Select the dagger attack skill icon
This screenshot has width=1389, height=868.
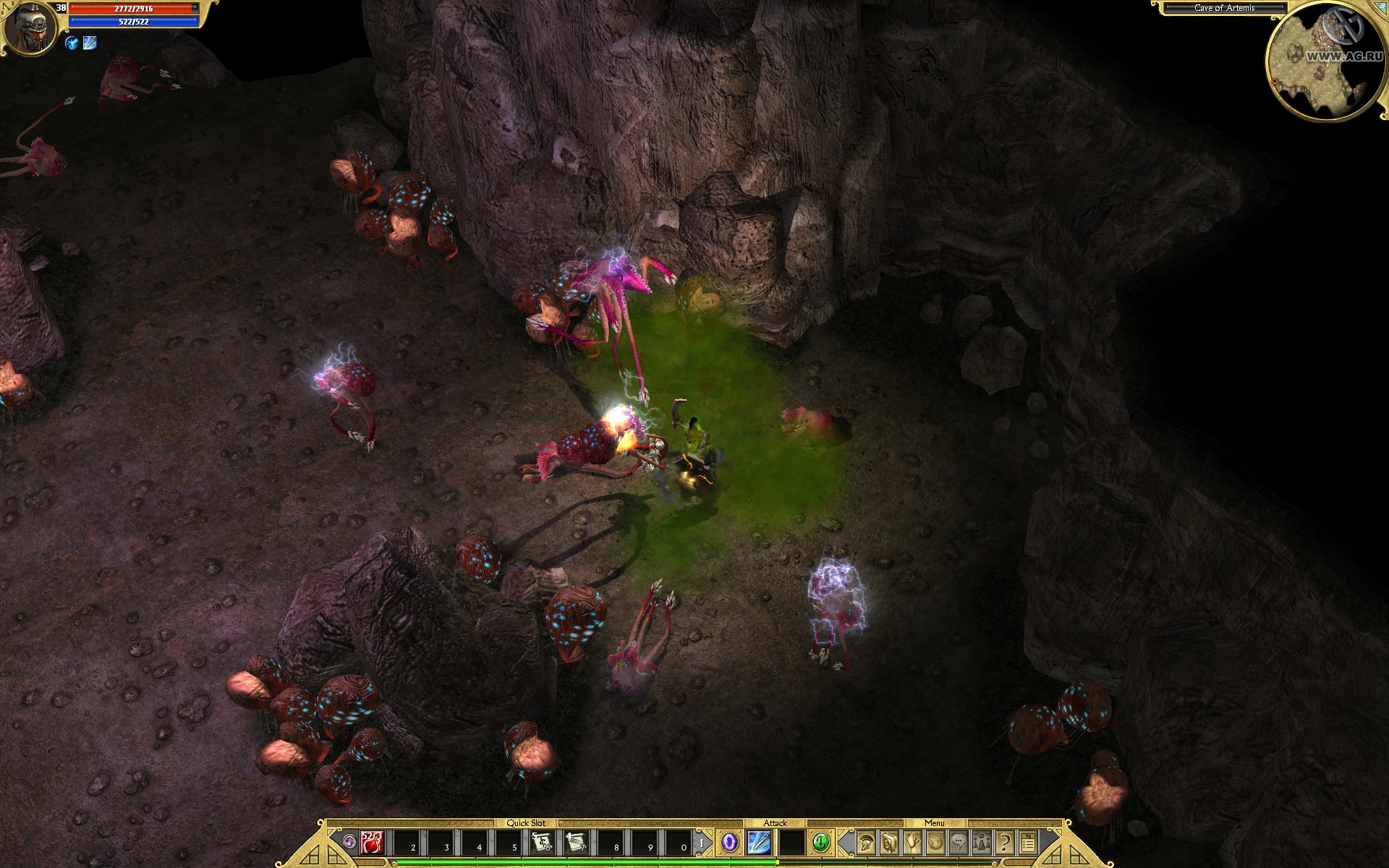[760, 843]
